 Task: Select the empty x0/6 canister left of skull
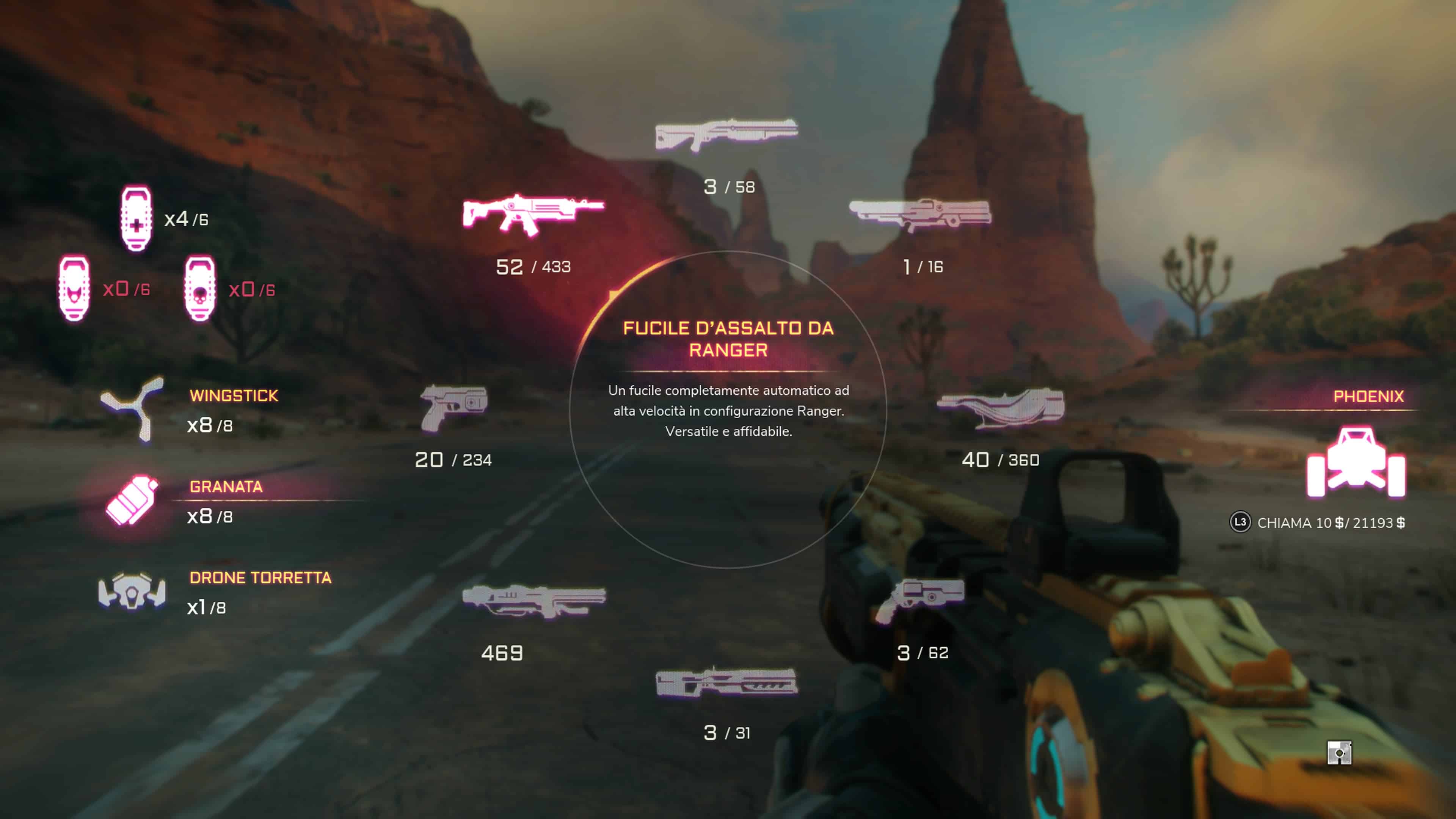(74, 289)
